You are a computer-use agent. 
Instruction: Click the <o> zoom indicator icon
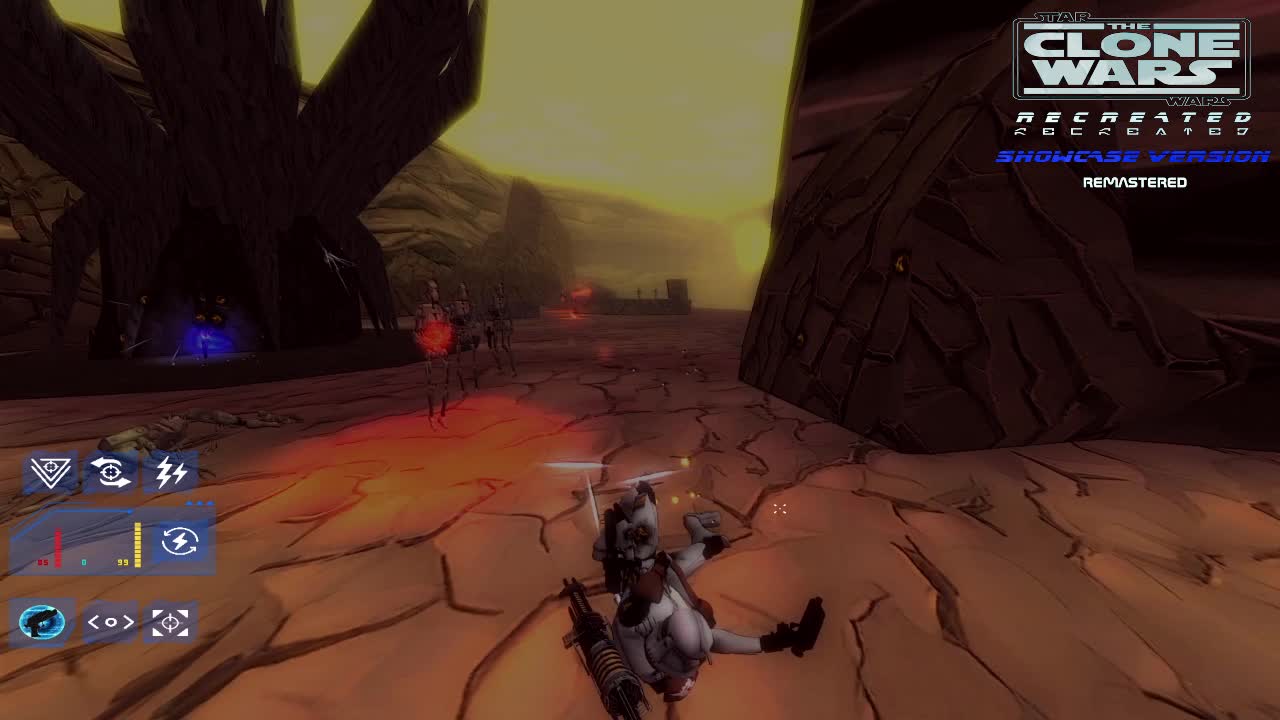tap(111, 622)
